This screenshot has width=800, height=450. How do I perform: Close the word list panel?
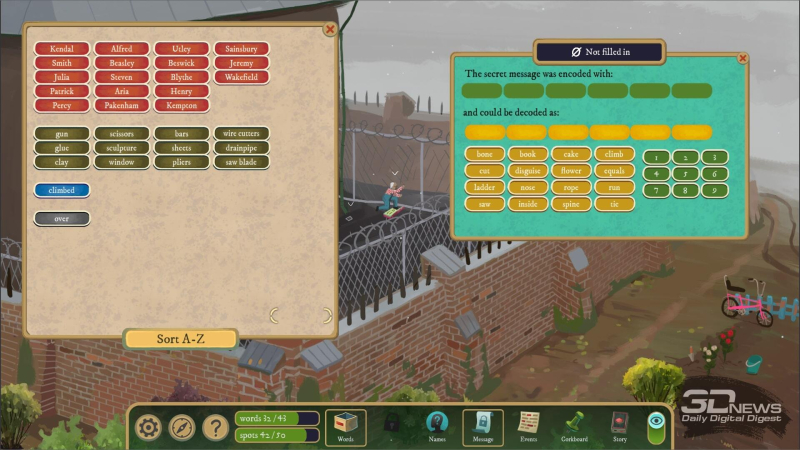[329, 30]
